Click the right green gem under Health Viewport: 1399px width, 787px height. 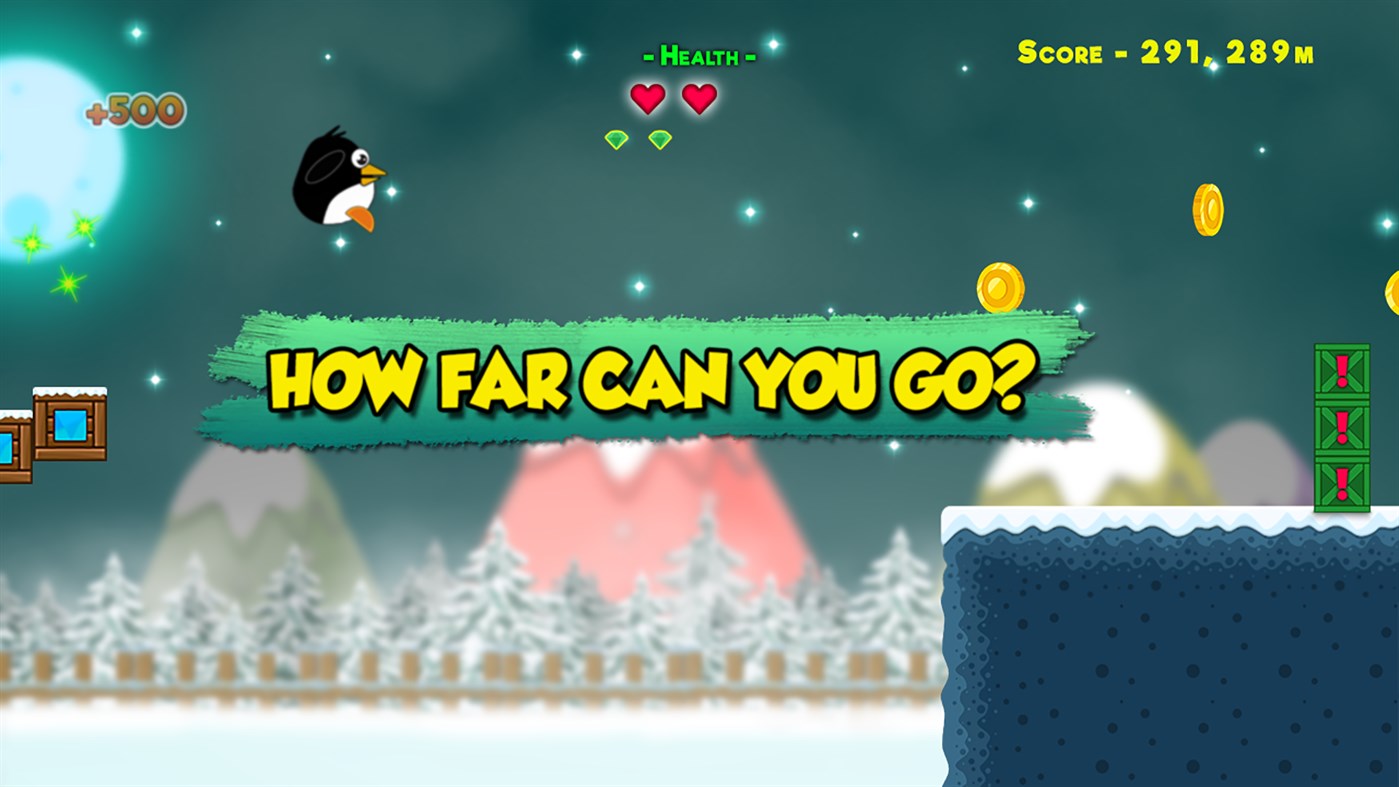tap(658, 138)
